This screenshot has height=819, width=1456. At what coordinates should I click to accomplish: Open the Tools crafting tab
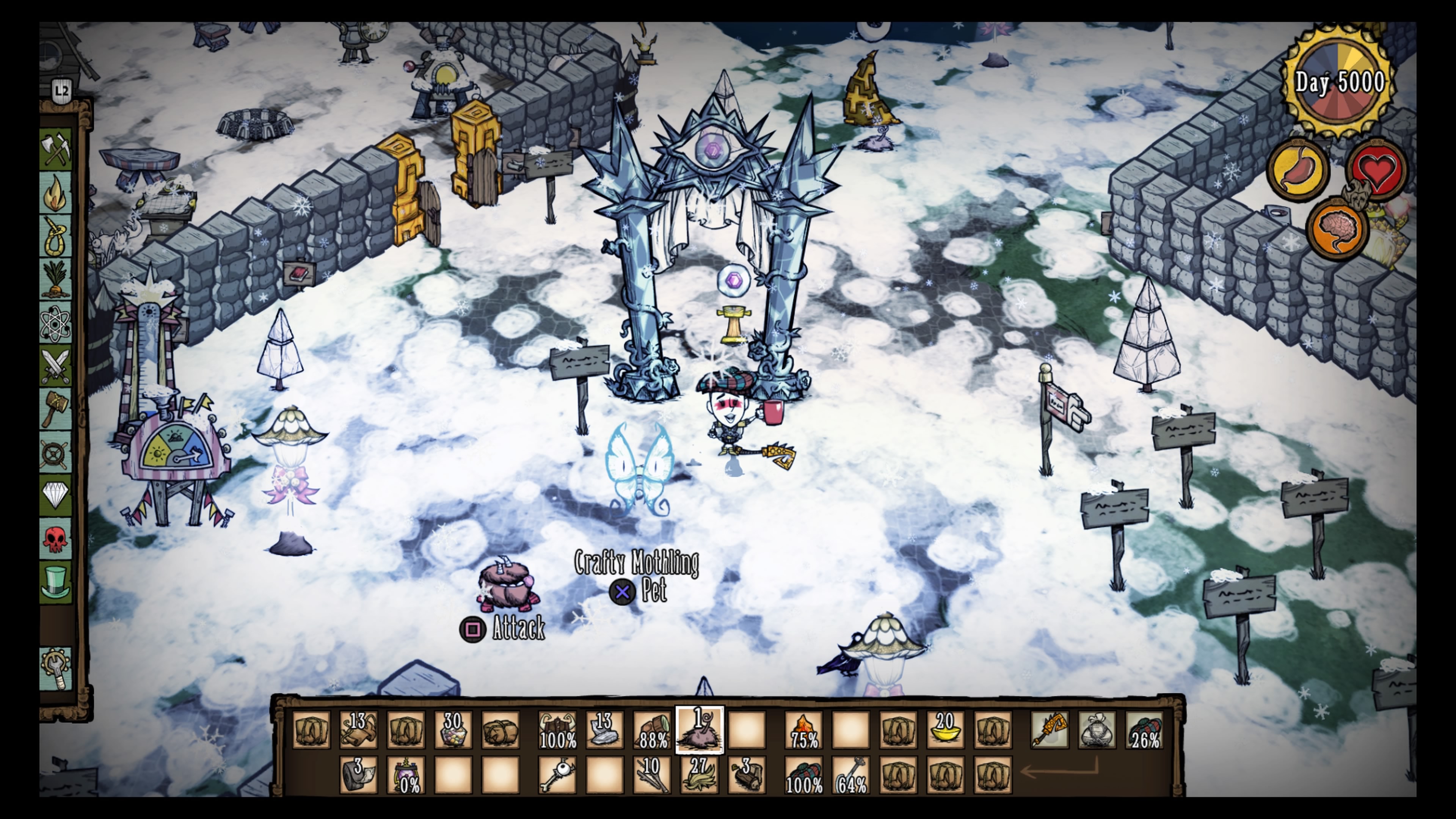coord(56,150)
